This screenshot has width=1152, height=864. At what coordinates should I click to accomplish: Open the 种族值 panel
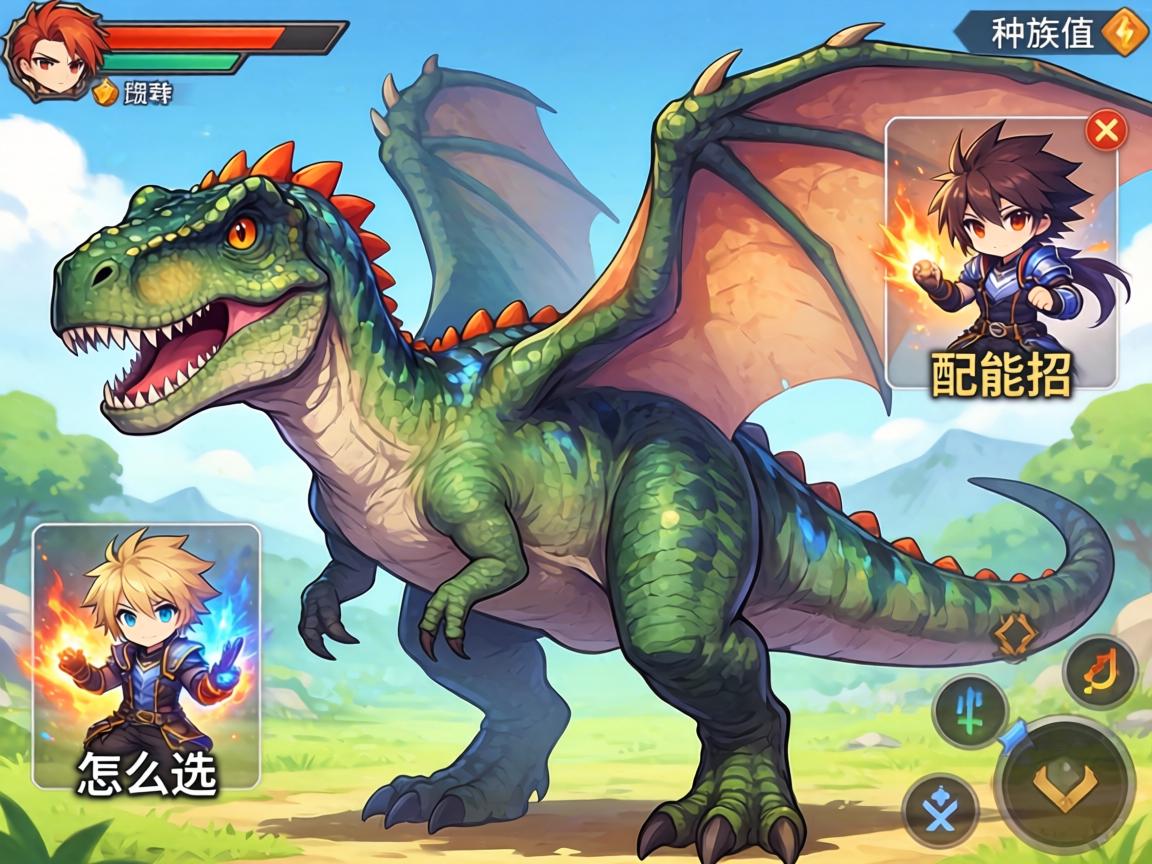click(1042, 33)
